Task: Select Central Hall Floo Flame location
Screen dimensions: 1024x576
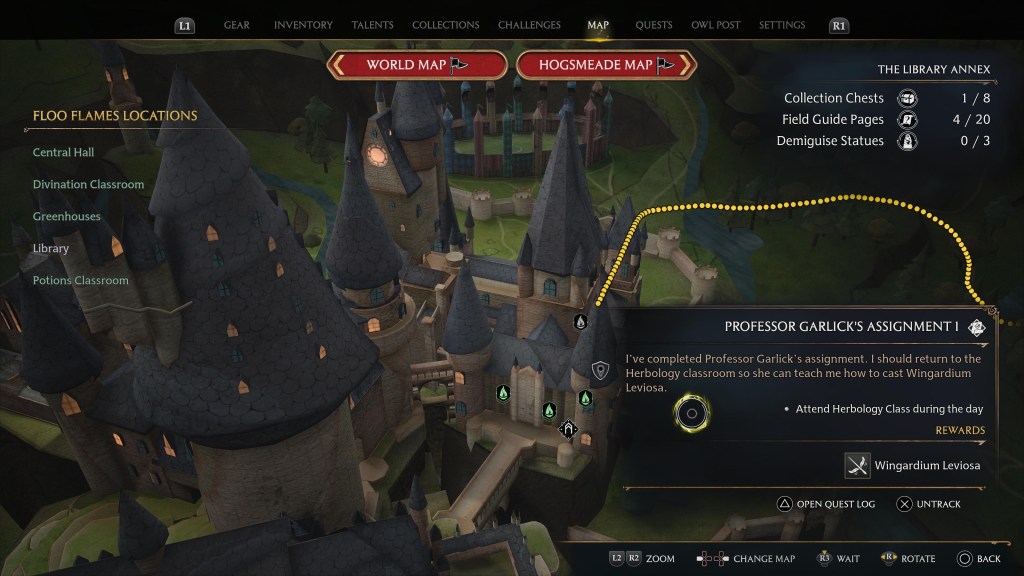Action: (x=64, y=153)
